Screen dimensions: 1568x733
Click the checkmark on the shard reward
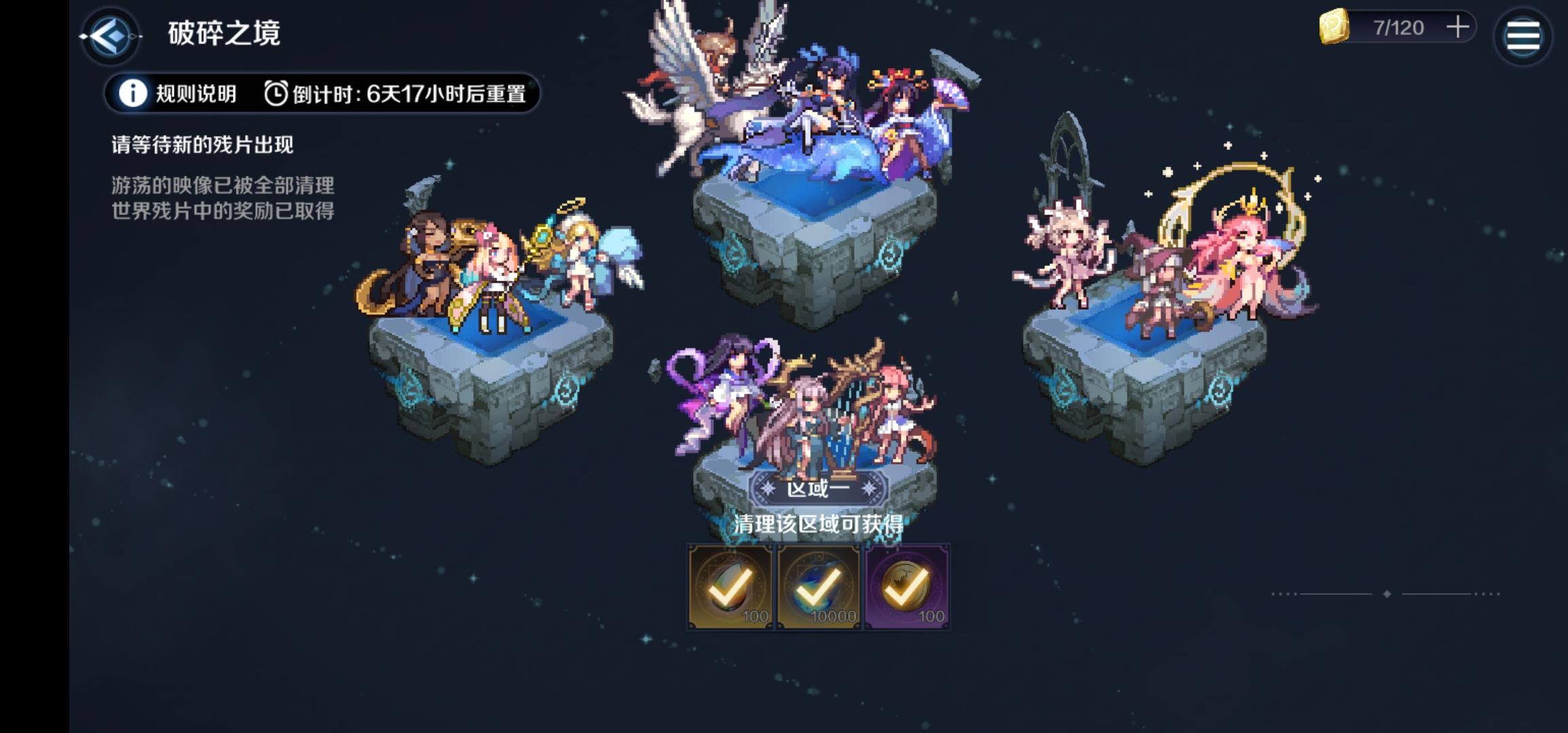pos(730,589)
